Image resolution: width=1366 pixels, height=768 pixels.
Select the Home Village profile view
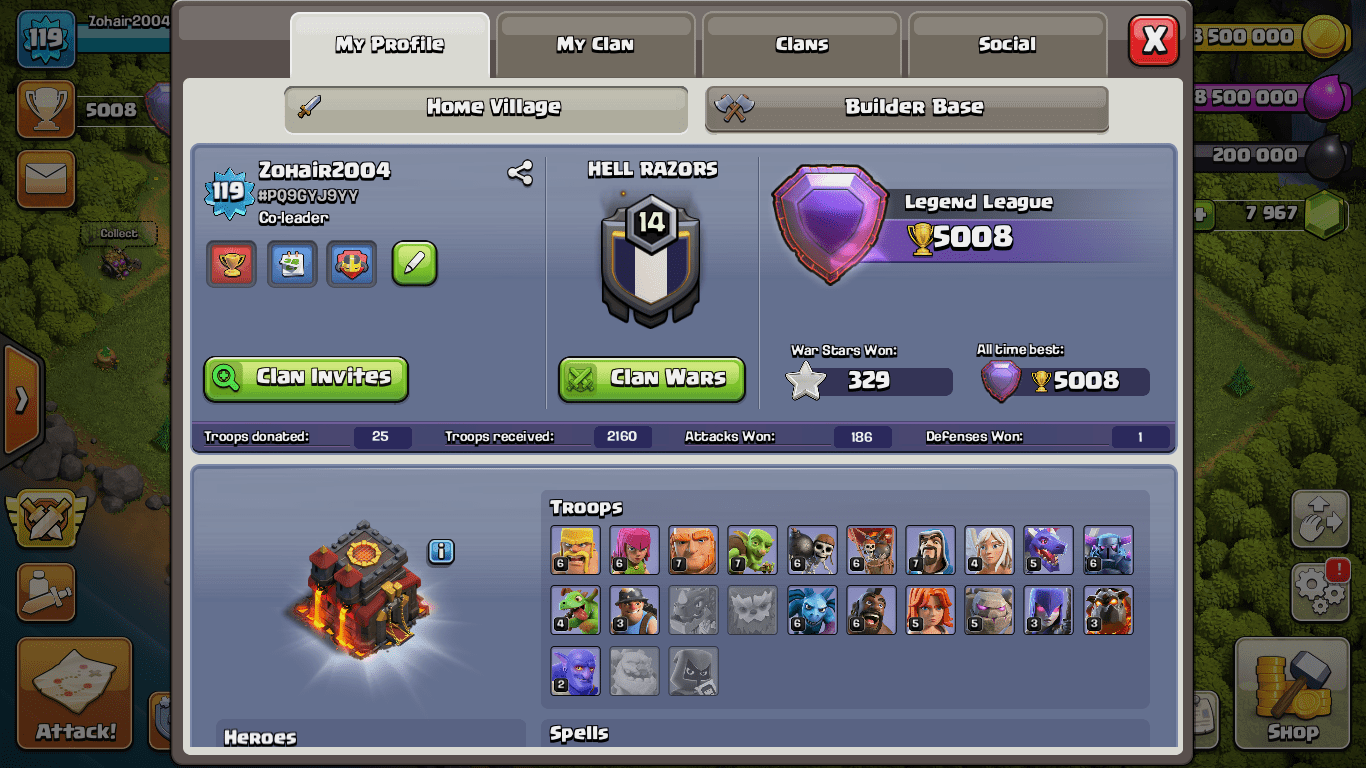click(x=487, y=108)
